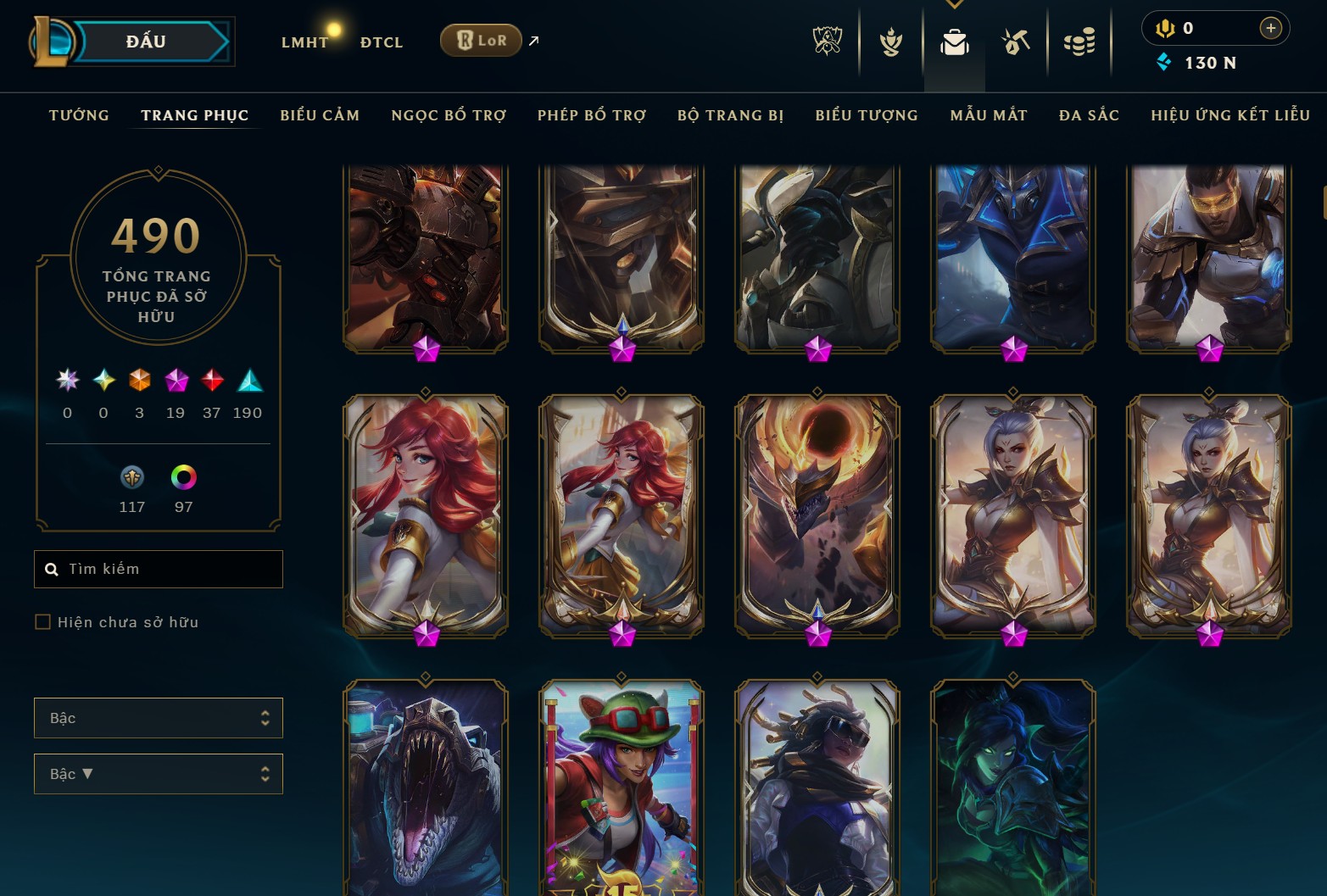Open the store coins icon
The width and height of the screenshot is (1327, 896).
point(1079,41)
